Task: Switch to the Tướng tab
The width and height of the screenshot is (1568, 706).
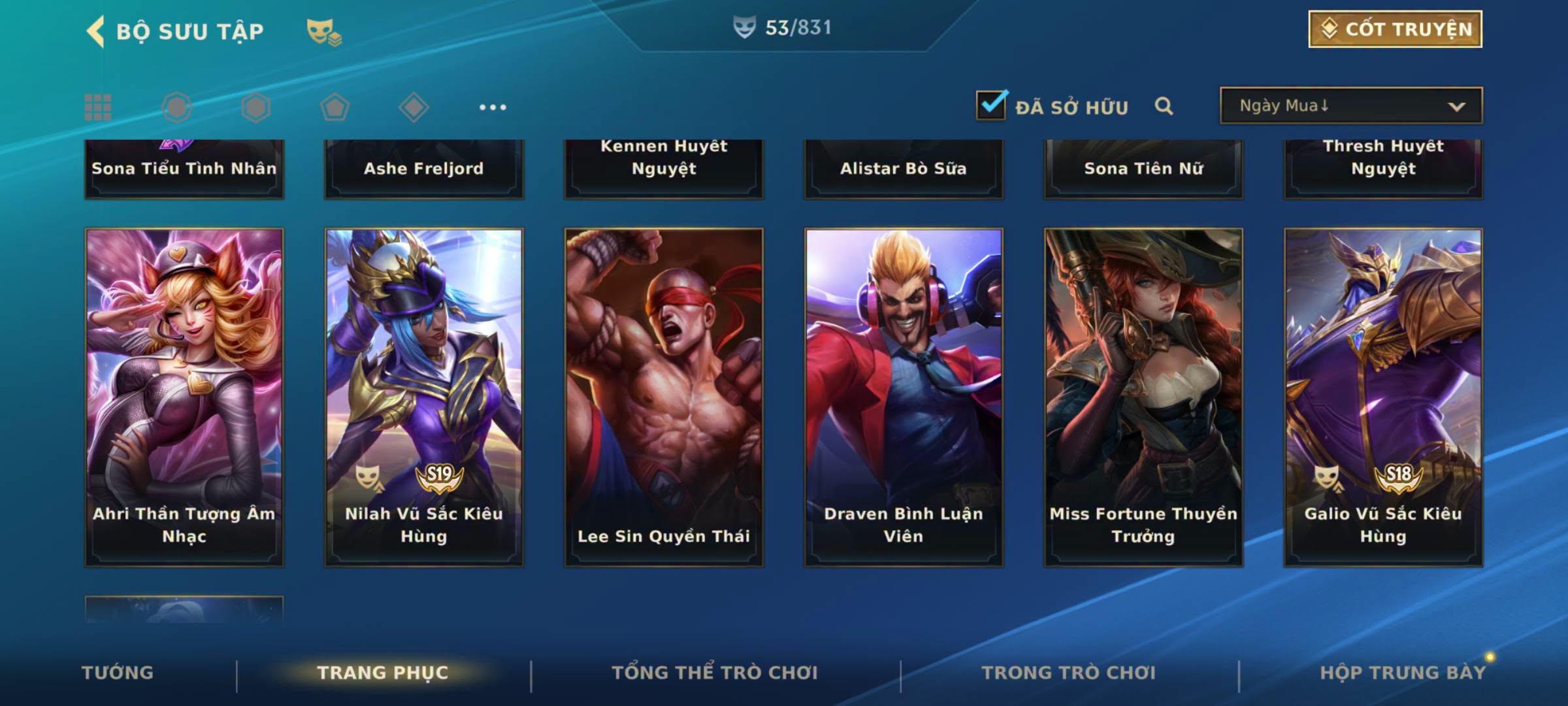Action: click(118, 673)
